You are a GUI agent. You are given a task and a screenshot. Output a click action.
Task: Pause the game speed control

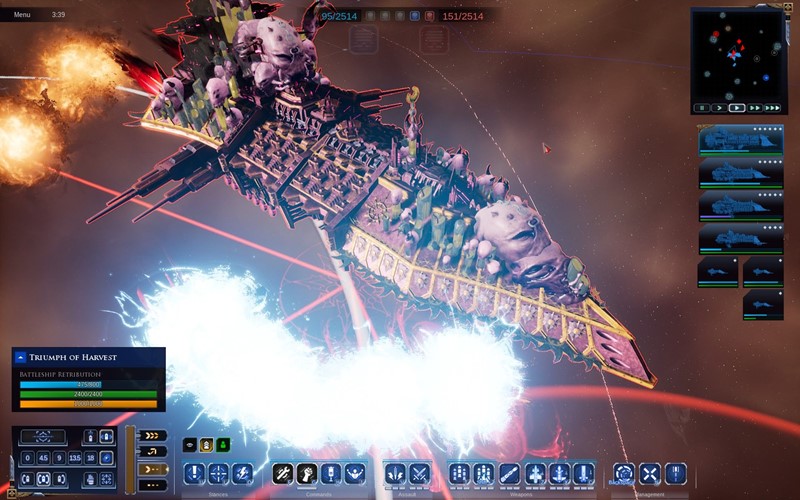point(701,107)
